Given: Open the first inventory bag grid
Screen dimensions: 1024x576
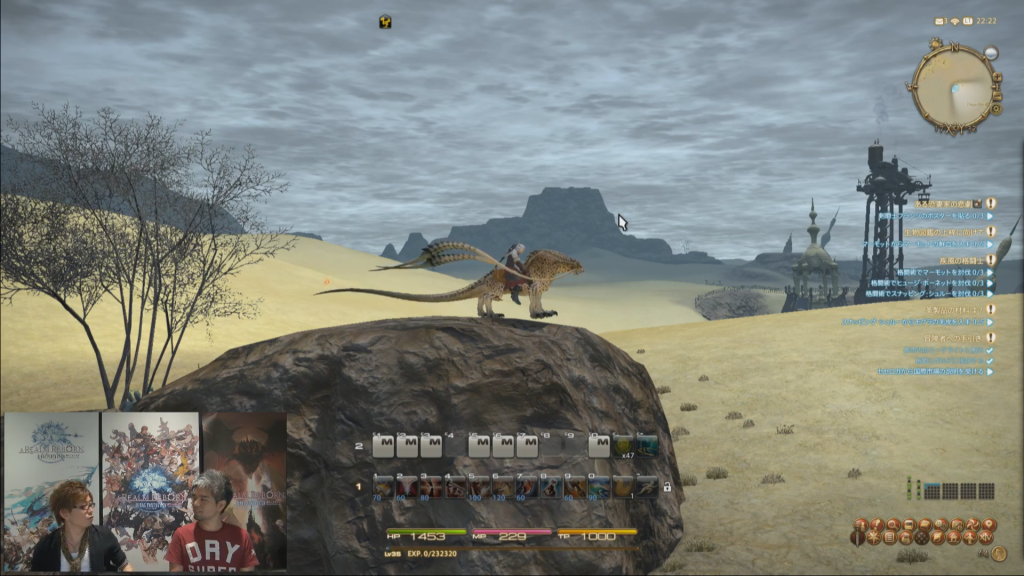Looking at the screenshot, I should point(932,491).
